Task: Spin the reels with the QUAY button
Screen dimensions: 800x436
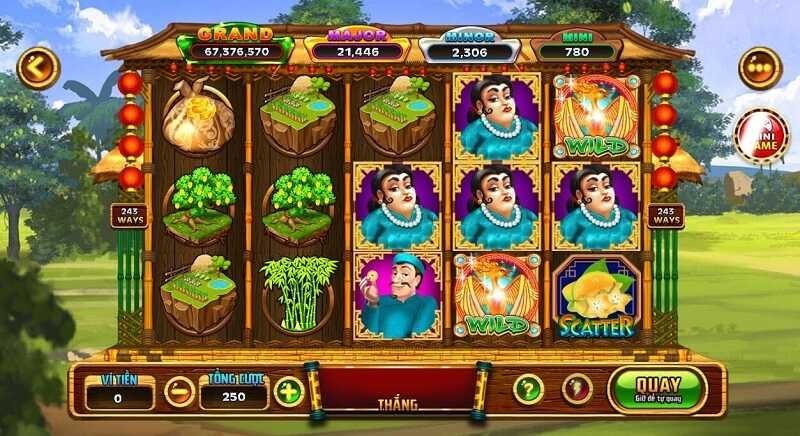Action: coord(657,388)
